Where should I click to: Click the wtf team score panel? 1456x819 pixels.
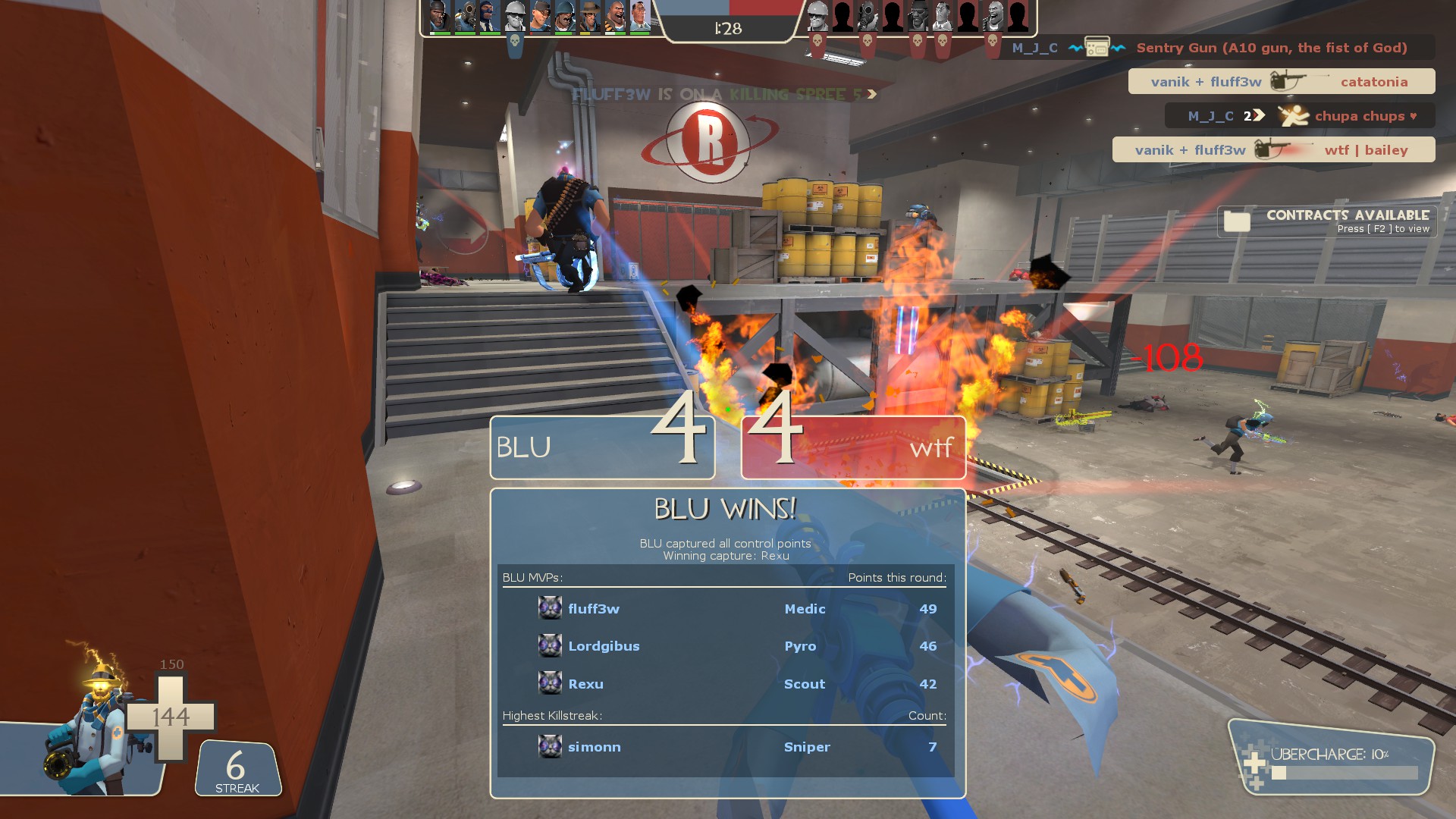point(853,447)
